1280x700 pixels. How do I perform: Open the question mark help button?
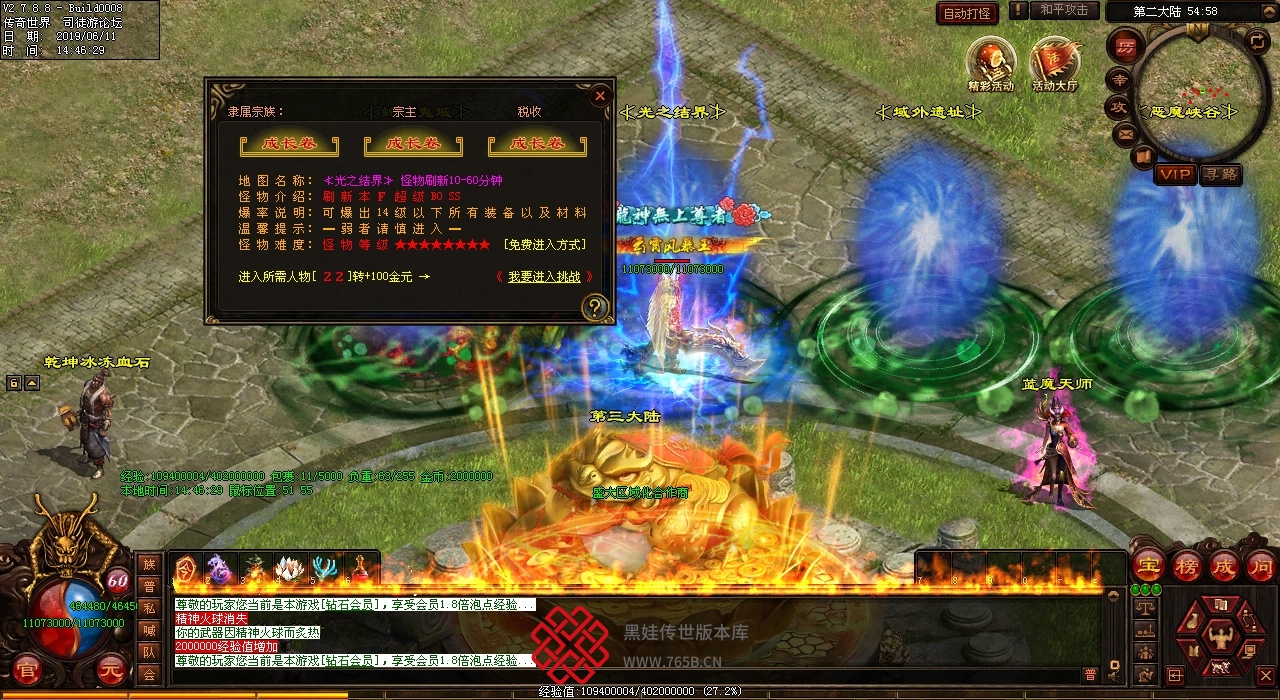tap(595, 307)
